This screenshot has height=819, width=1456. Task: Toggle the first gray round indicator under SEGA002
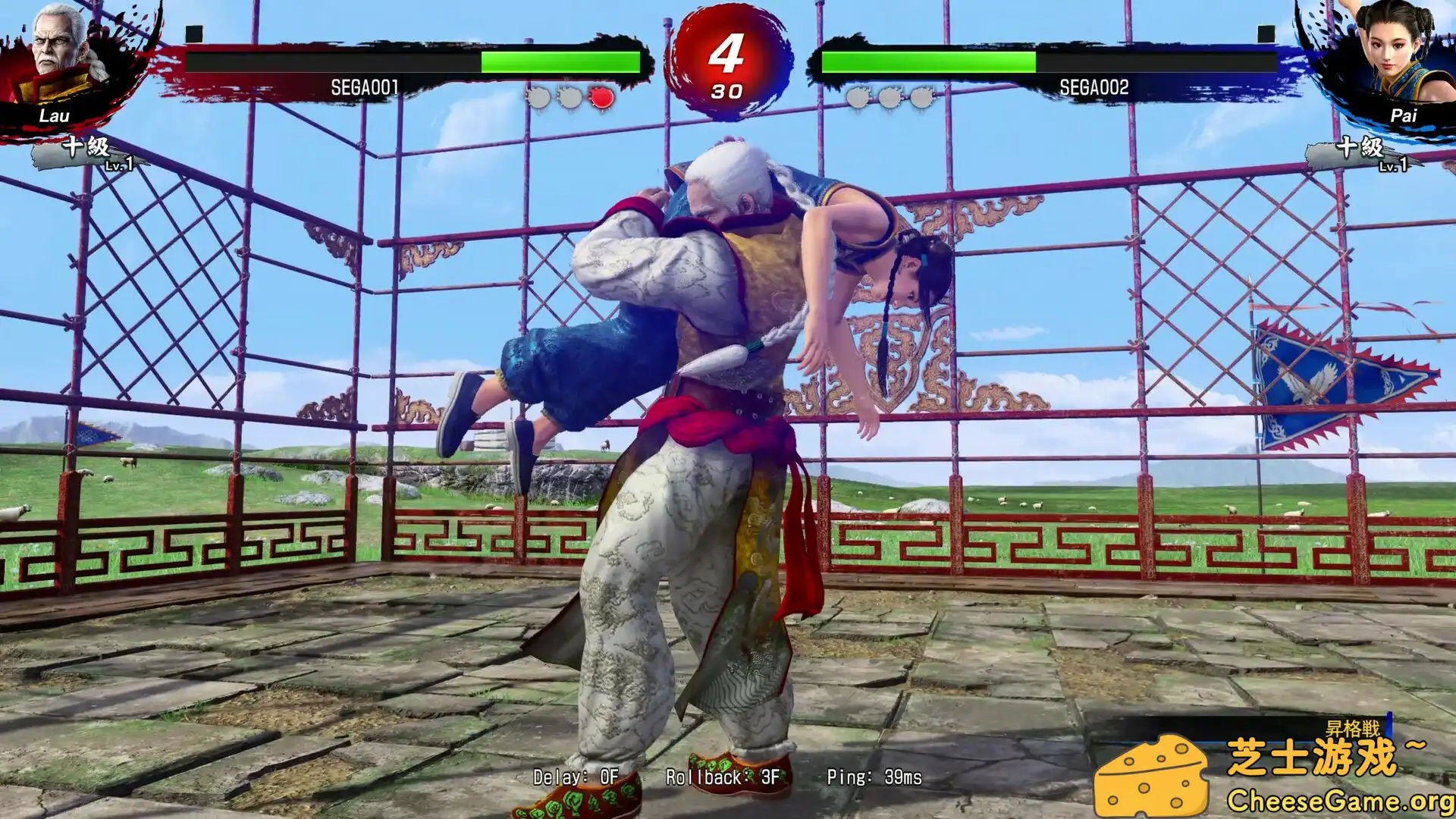coord(858,97)
